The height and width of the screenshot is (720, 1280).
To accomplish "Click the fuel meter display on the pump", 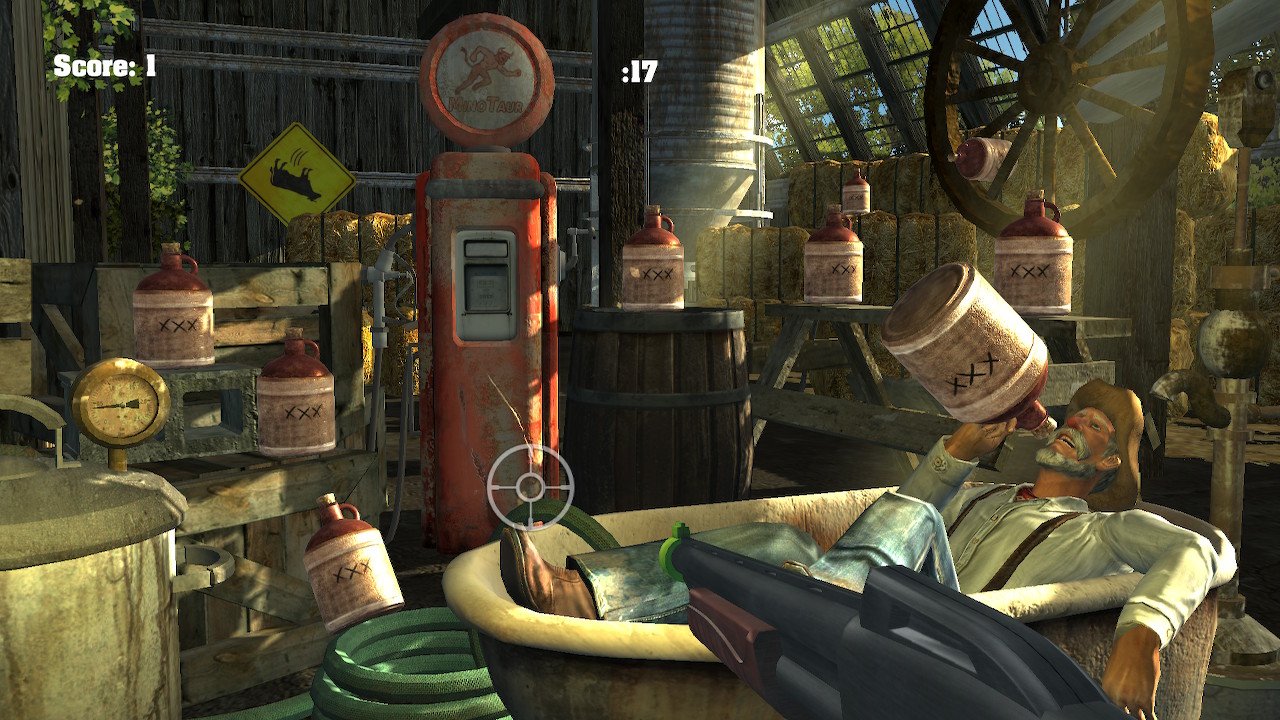I will click(x=483, y=288).
